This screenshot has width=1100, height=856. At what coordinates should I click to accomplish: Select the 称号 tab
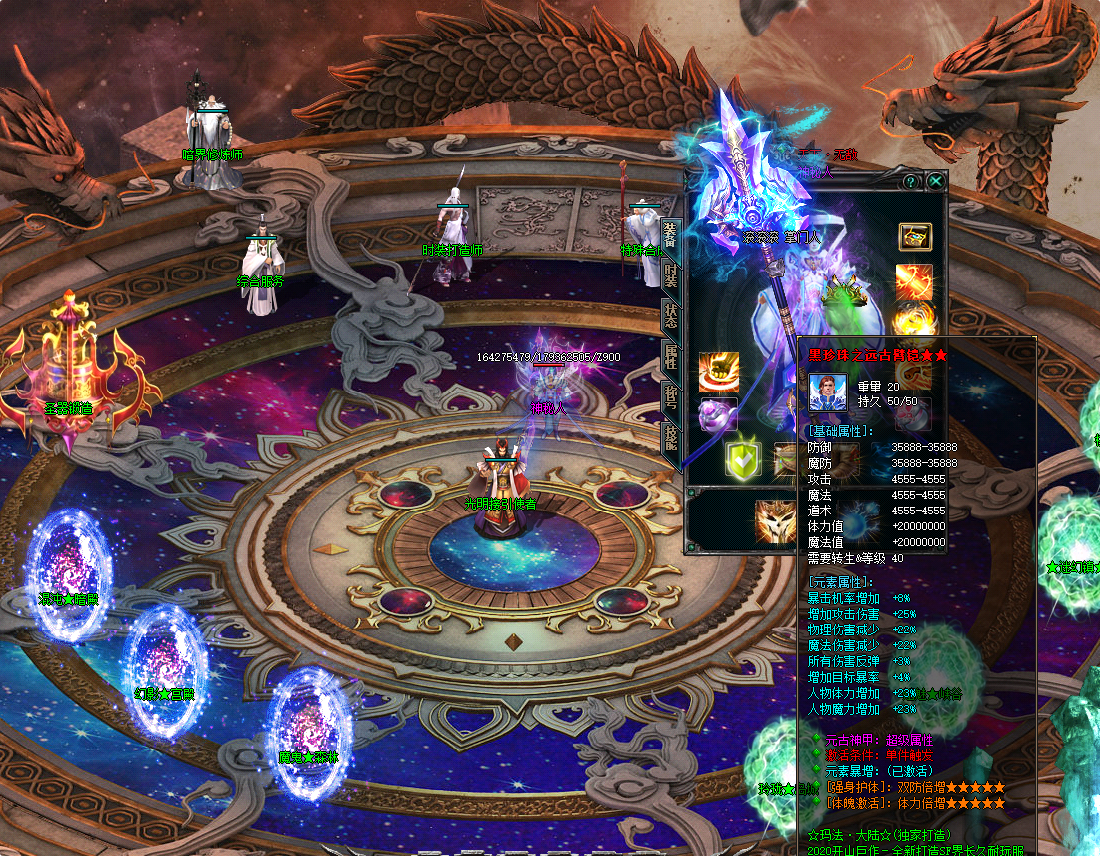671,398
